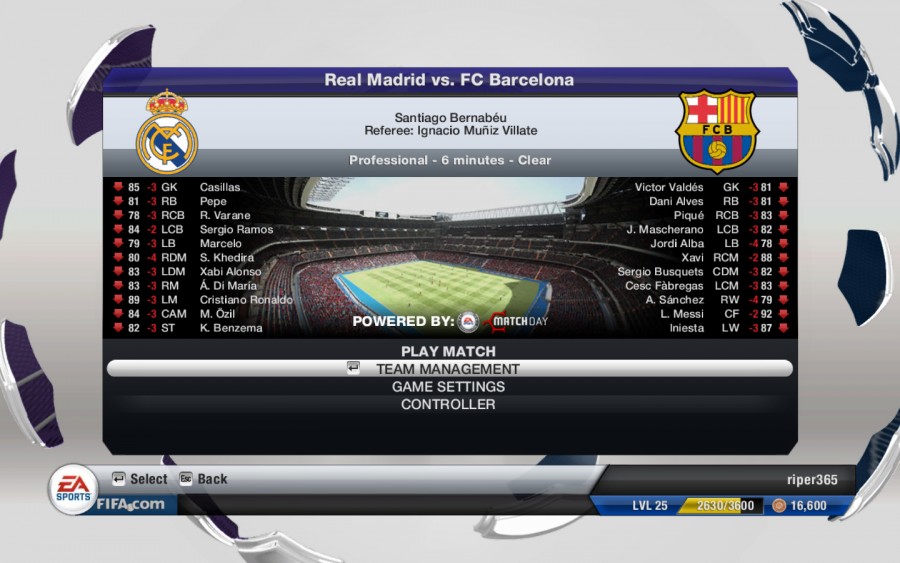Open the FIFA.com link in the footer
The width and height of the screenshot is (900, 563).
(x=130, y=504)
